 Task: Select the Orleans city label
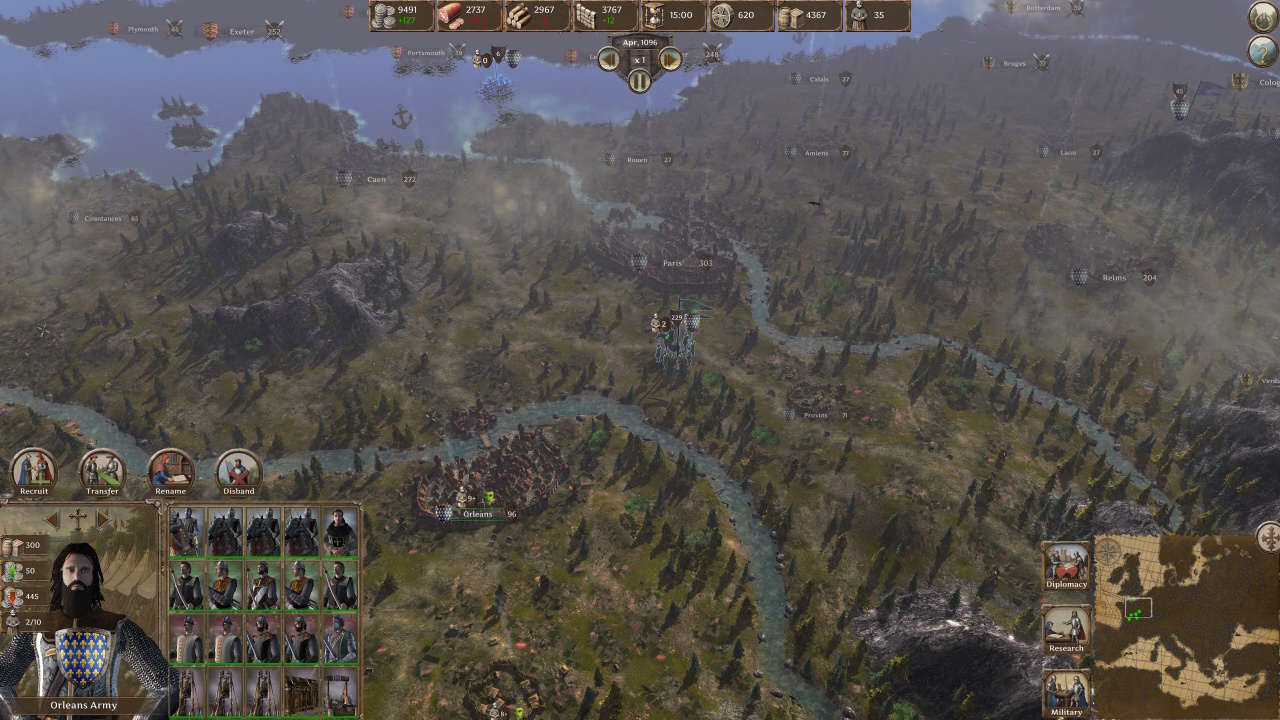[x=478, y=514]
